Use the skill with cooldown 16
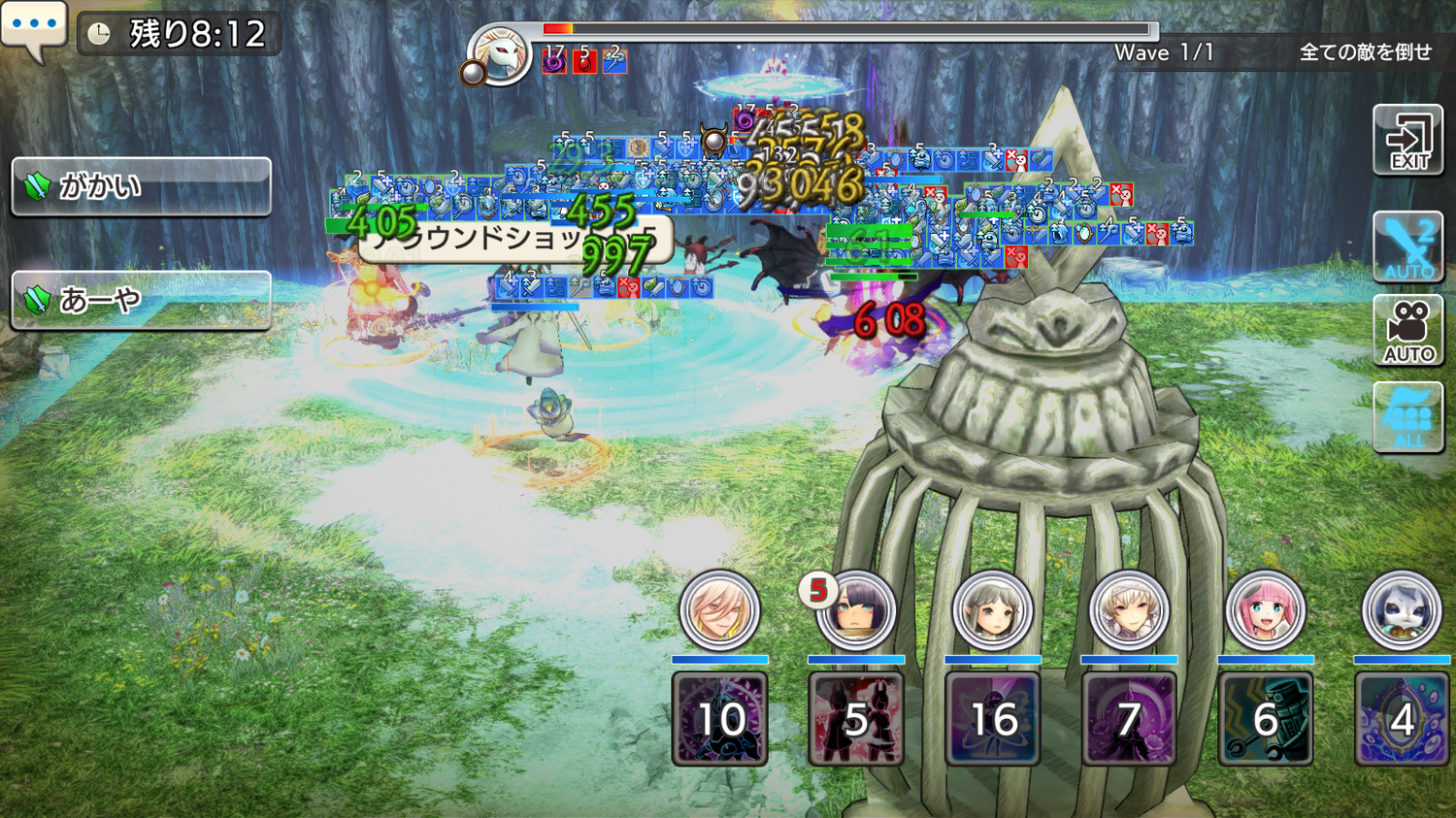This screenshot has width=1456, height=818. [x=992, y=719]
